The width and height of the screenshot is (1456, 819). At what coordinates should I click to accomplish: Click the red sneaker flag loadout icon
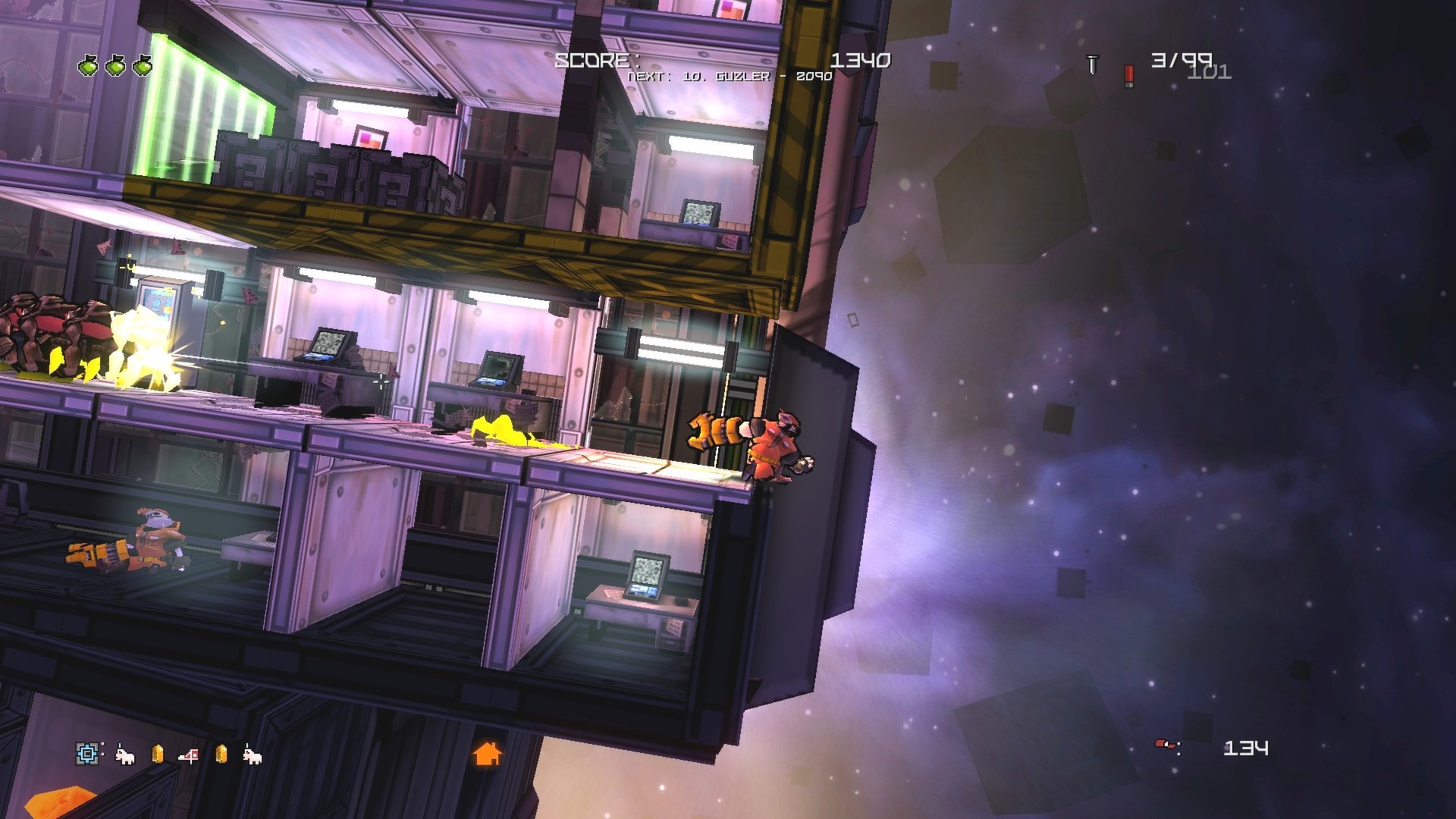pyautogui.click(x=188, y=755)
